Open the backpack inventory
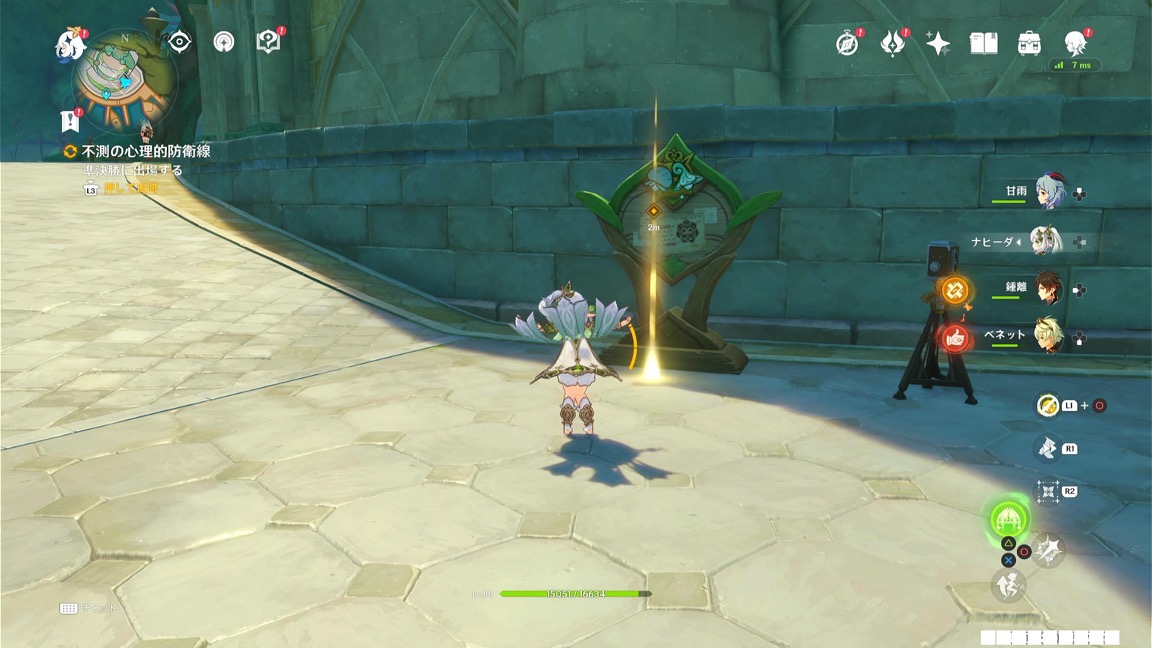The height and width of the screenshot is (648, 1152). pos(1030,43)
